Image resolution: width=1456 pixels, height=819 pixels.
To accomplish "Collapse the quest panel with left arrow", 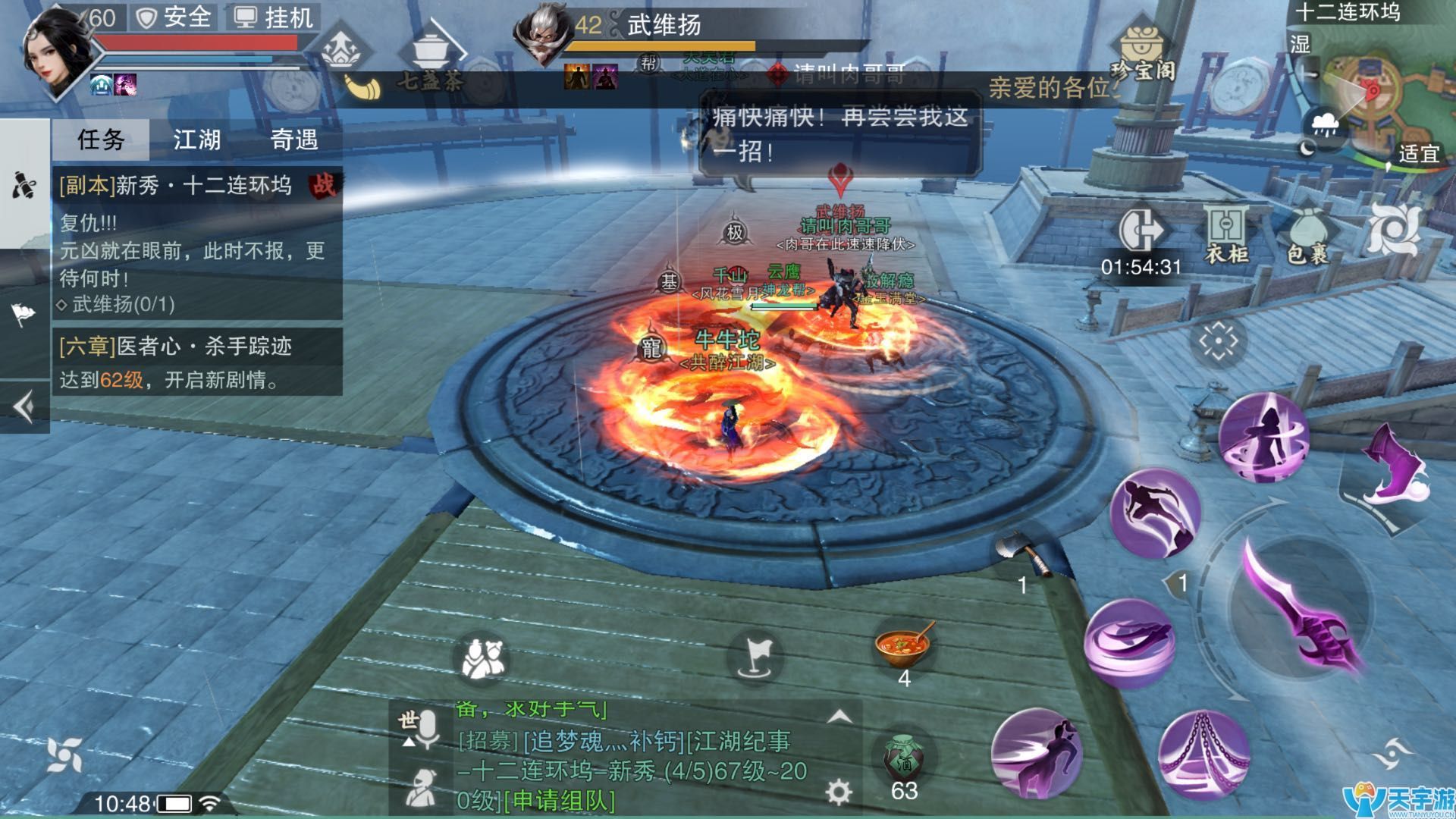I will pyautogui.click(x=24, y=407).
